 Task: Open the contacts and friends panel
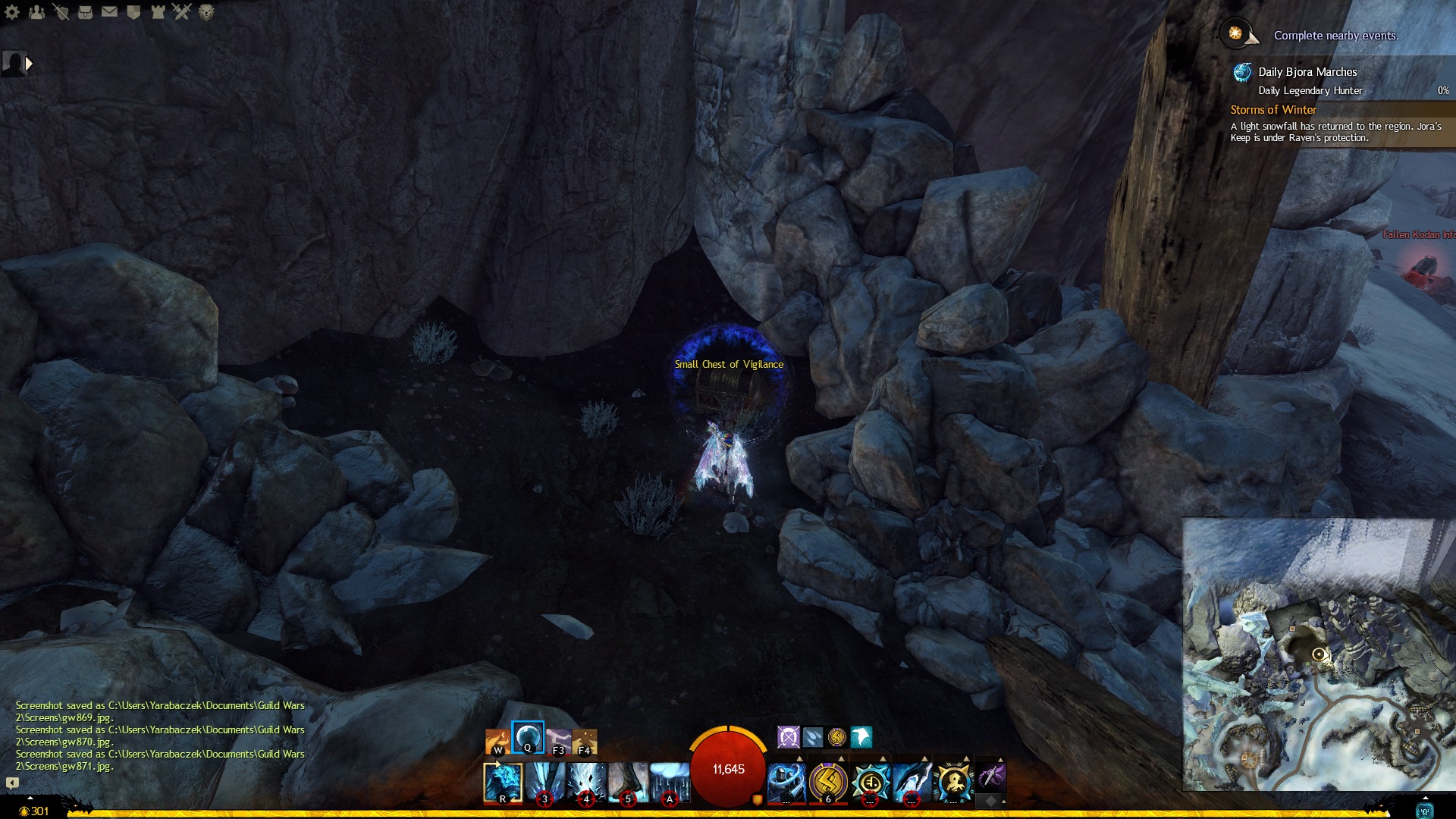pos(36,12)
